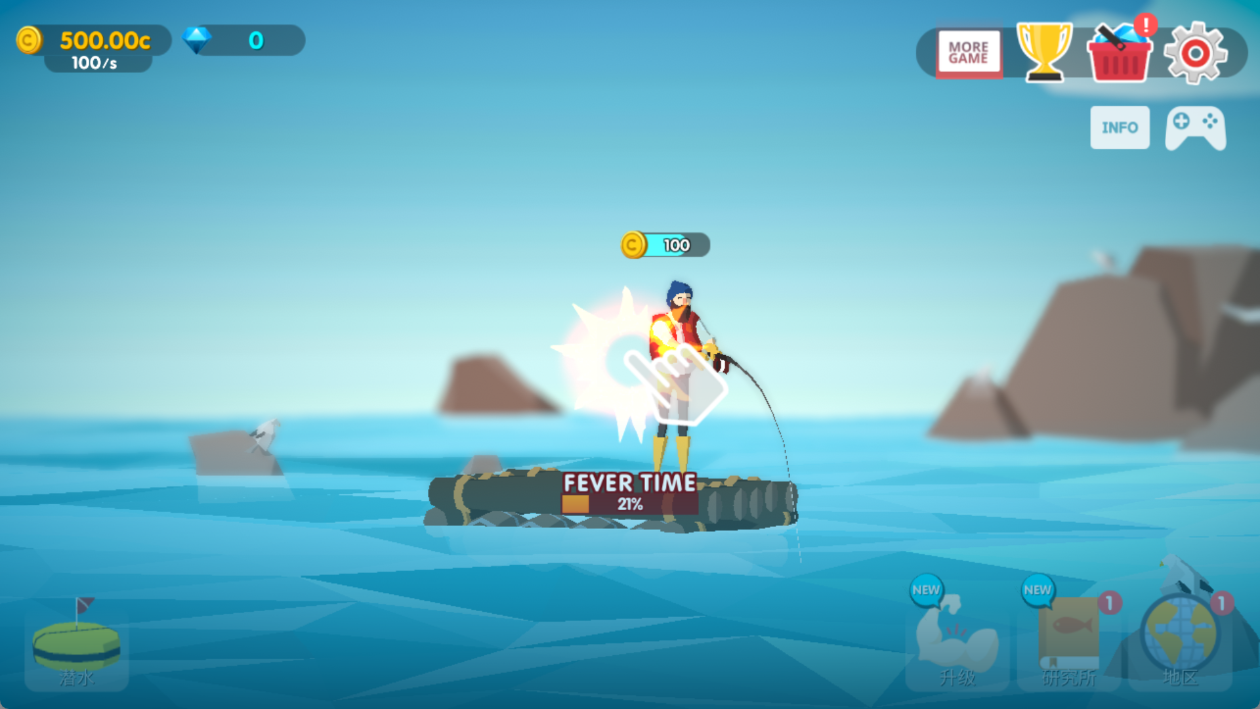Open the red shopping basket store

click(1119, 52)
